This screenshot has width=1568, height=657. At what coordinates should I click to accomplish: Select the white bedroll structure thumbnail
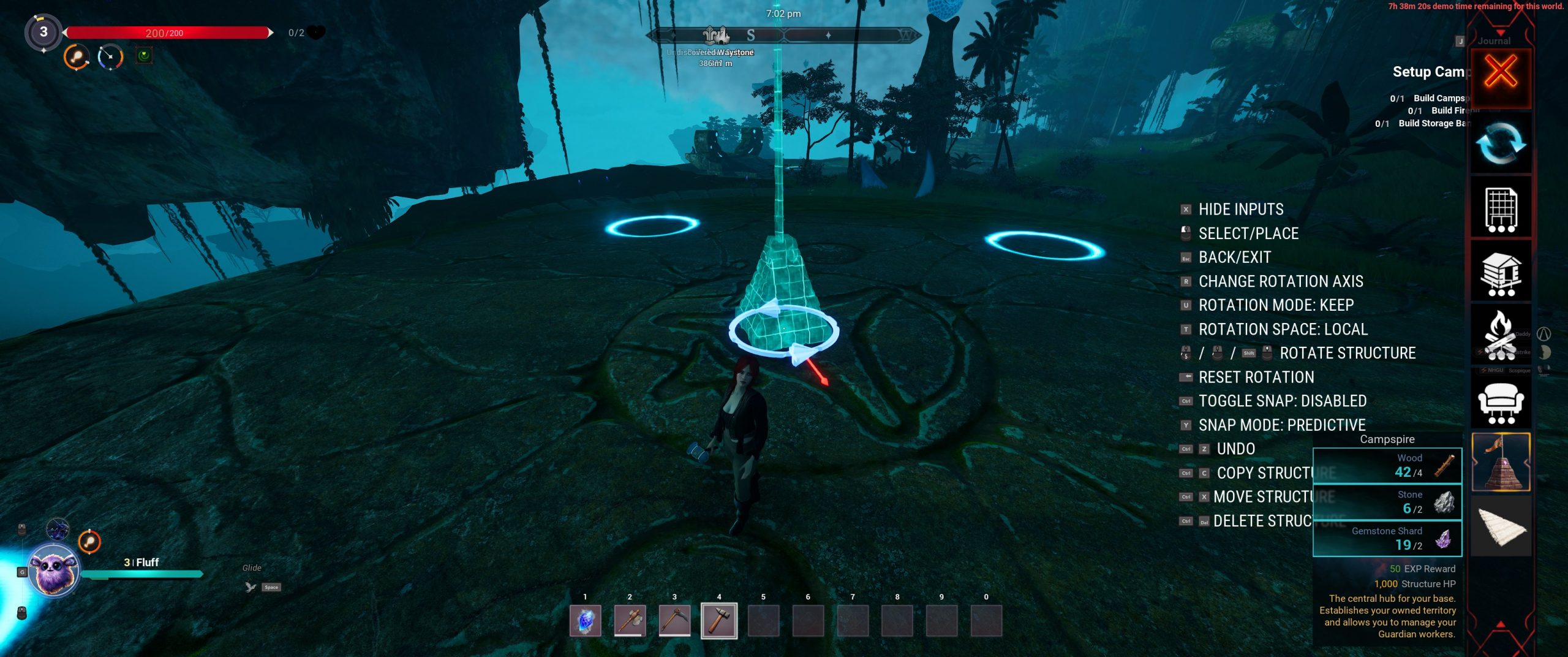(x=1501, y=527)
